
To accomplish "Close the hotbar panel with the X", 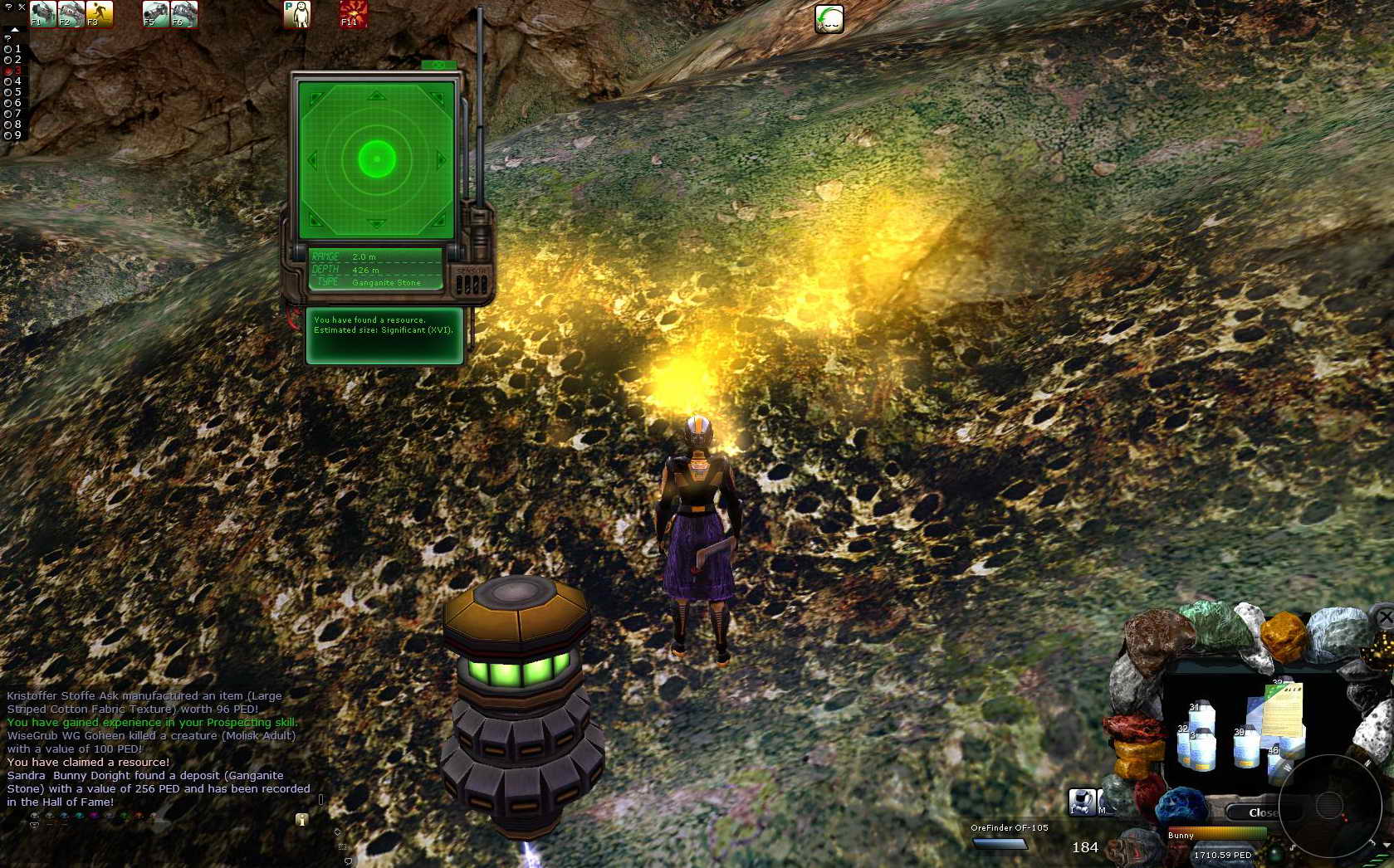I will click(22, 7).
